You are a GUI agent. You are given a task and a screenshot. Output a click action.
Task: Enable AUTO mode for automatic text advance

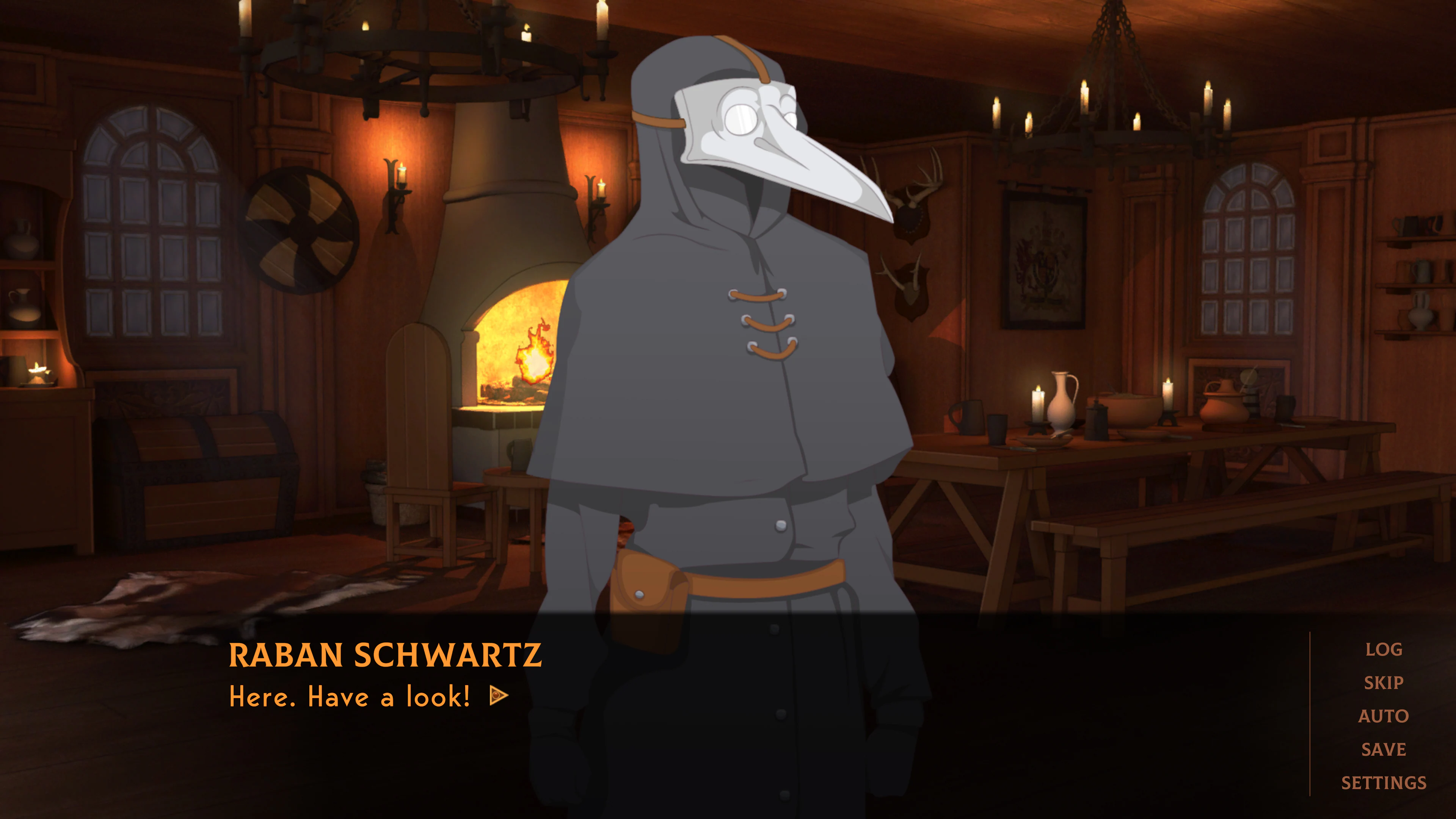pyautogui.click(x=1384, y=715)
